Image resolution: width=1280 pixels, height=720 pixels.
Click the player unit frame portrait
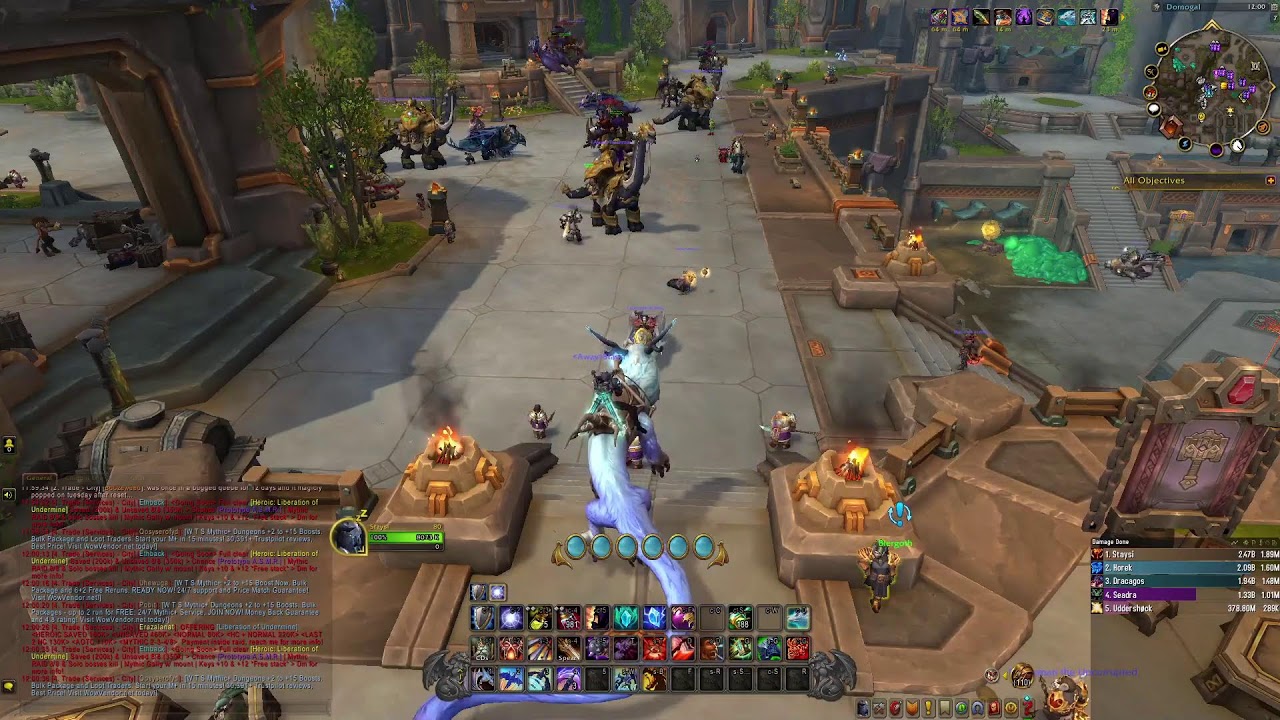pyautogui.click(x=349, y=537)
